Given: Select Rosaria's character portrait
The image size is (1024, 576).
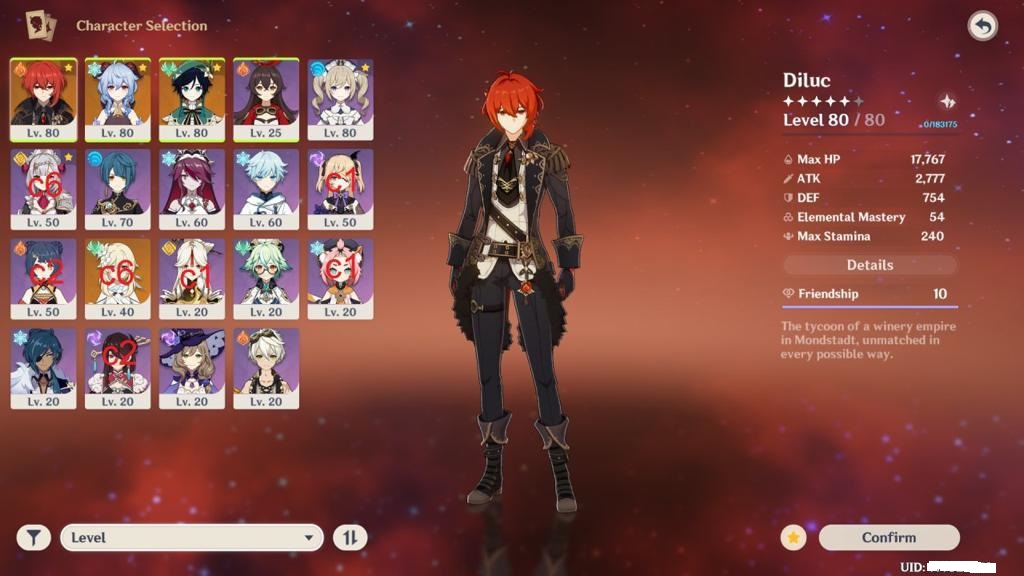Looking at the screenshot, I should [x=191, y=188].
